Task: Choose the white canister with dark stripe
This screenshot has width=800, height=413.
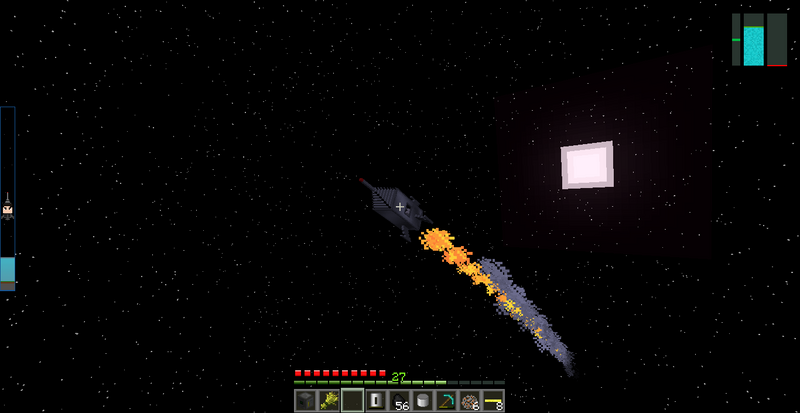Action: pos(376,401)
